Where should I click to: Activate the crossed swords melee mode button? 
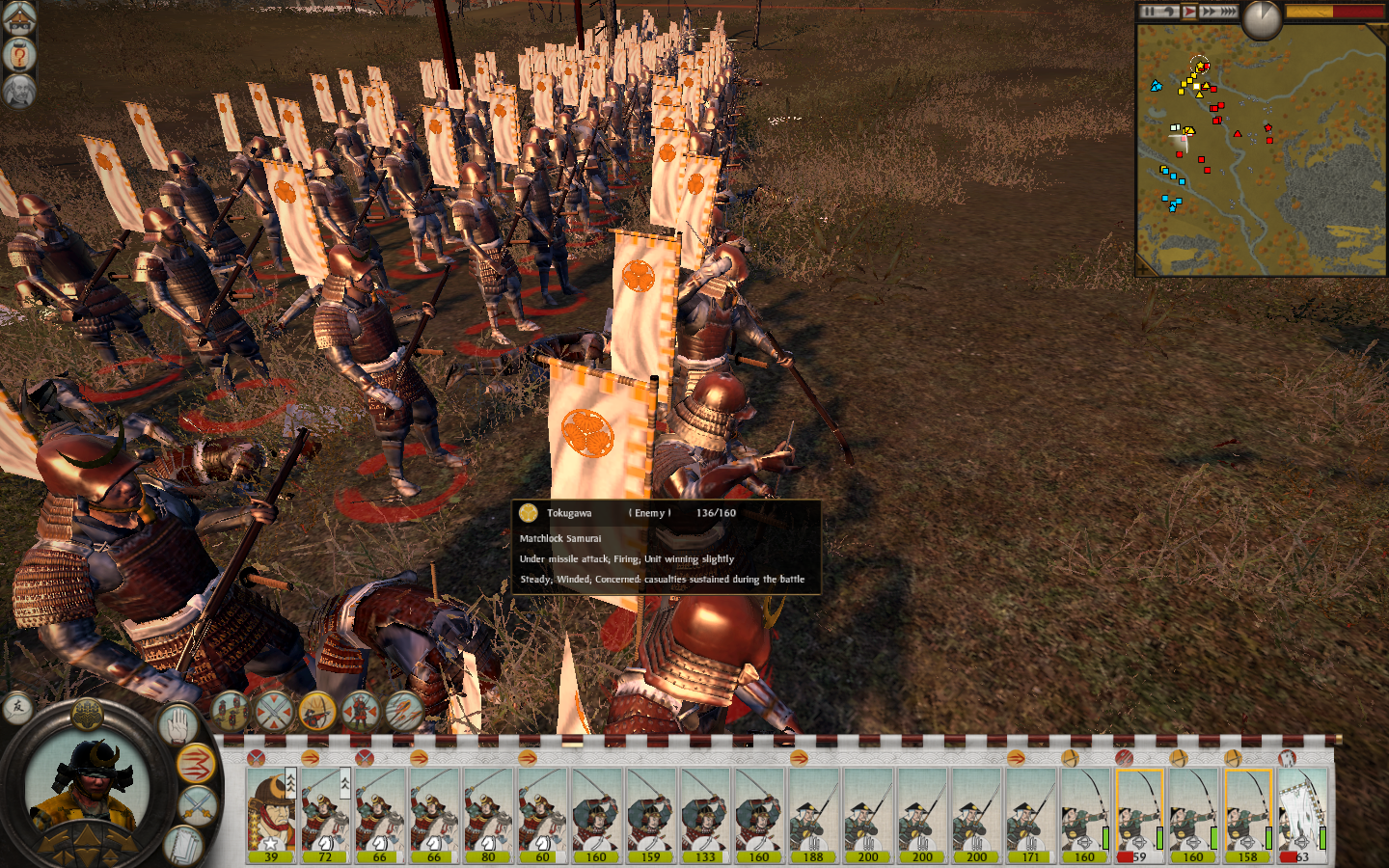point(198,804)
